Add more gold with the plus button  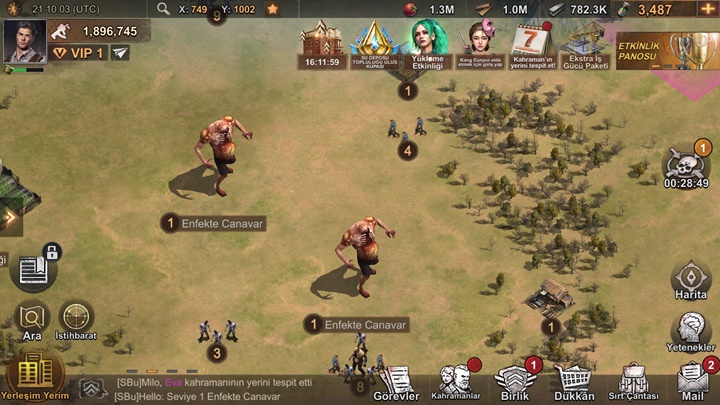click(x=709, y=9)
